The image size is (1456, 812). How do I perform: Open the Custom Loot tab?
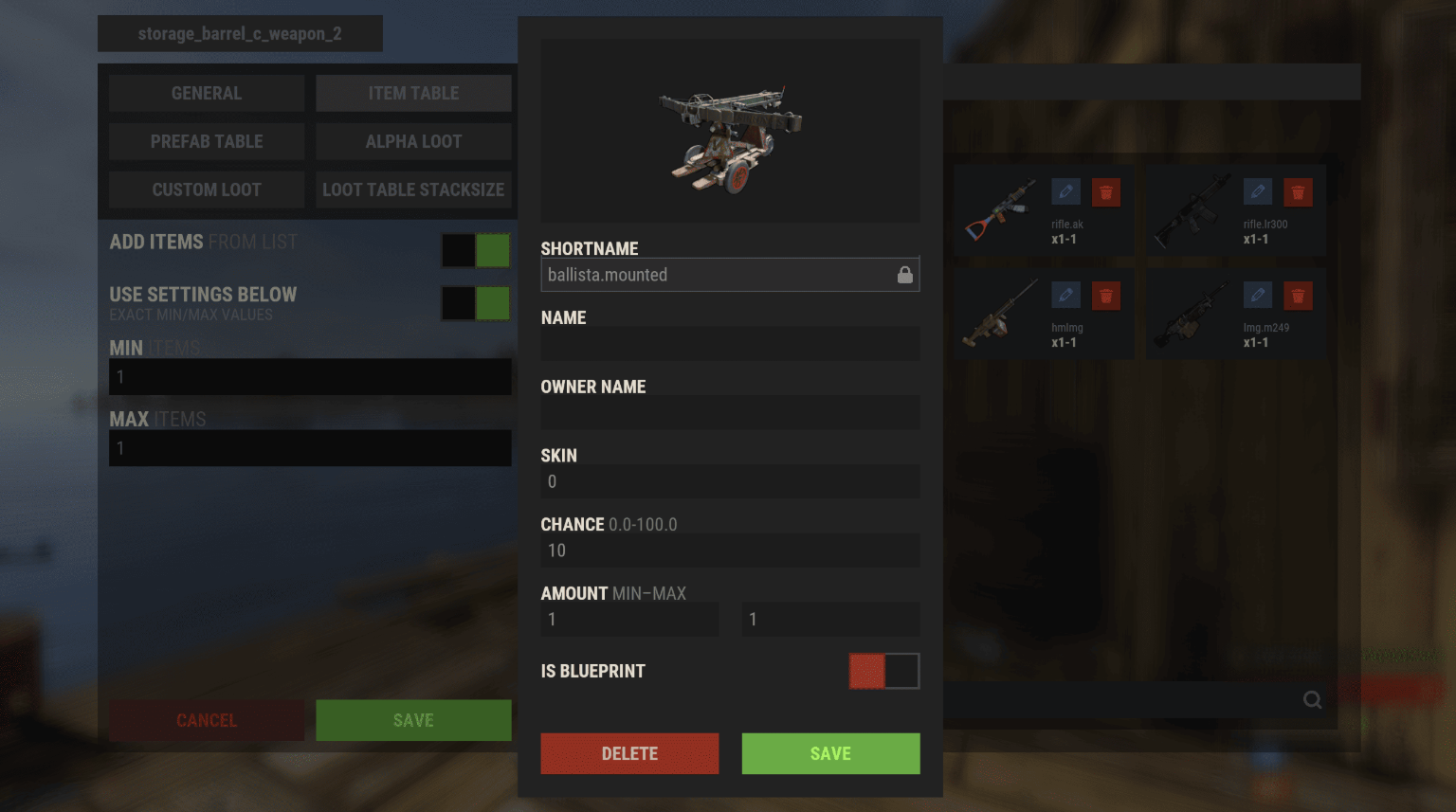tap(207, 189)
